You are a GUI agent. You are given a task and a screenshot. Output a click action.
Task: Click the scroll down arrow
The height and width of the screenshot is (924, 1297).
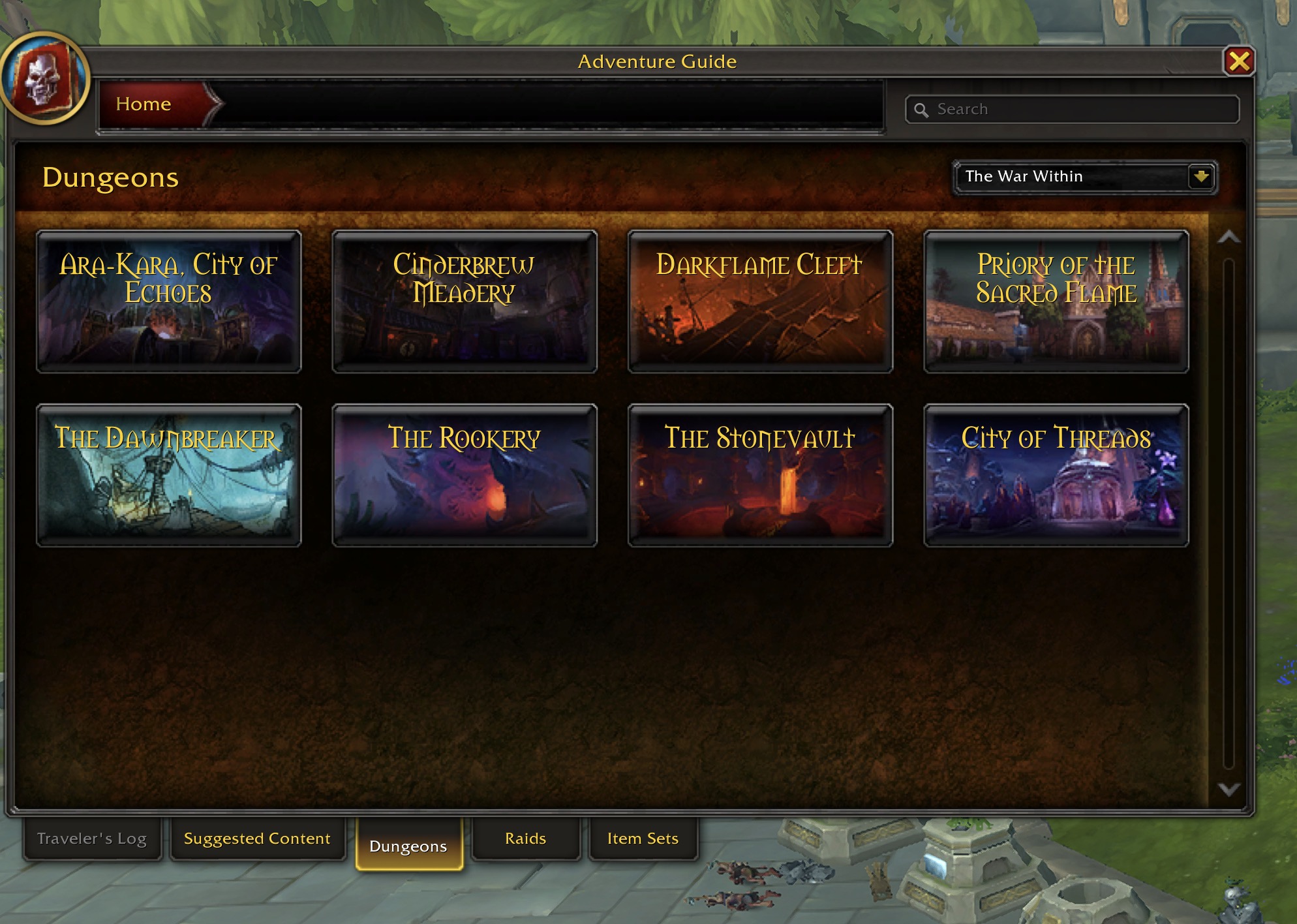[1228, 790]
